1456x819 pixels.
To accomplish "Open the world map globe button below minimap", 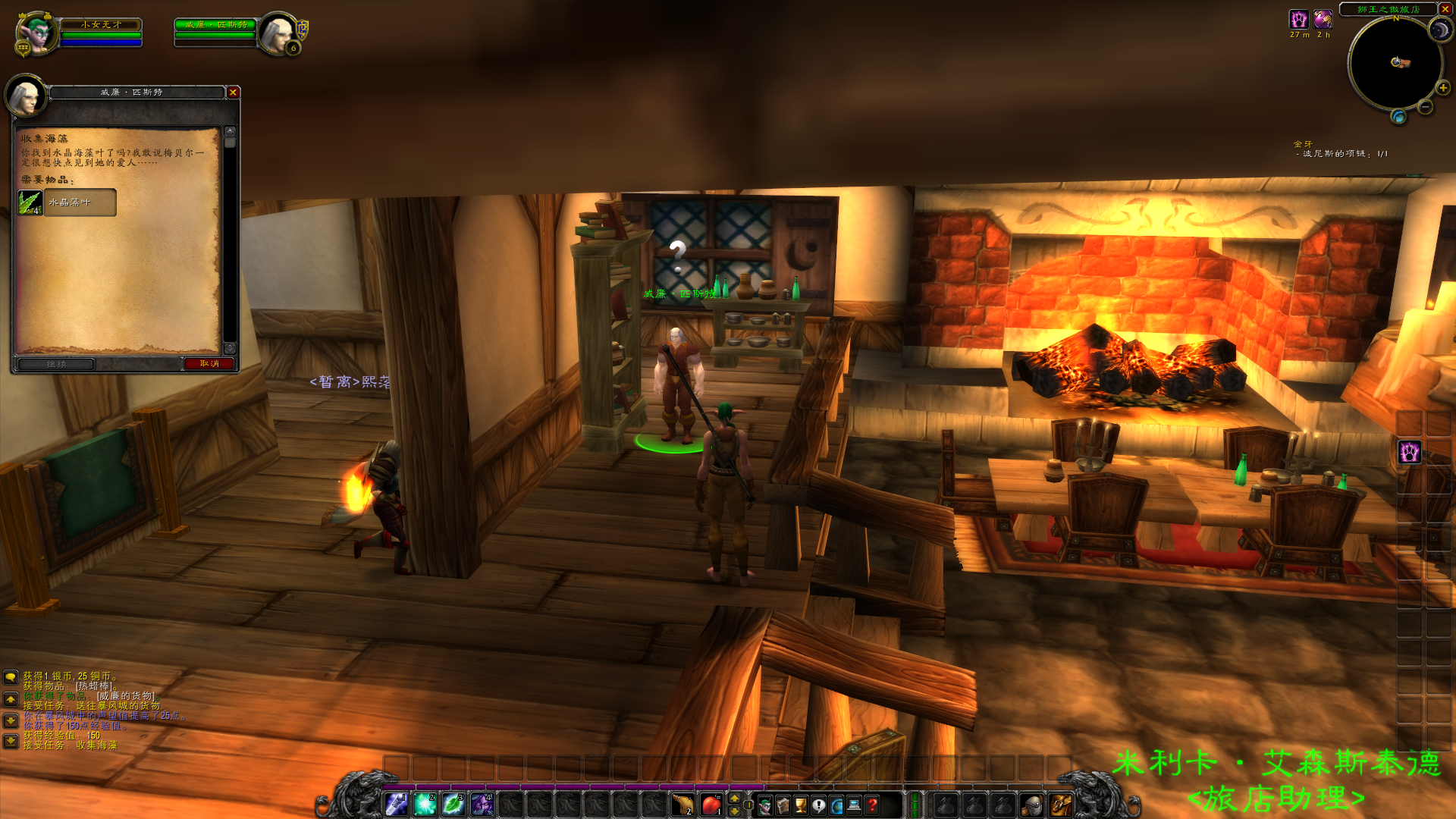I will pyautogui.click(x=1398, y=116).
